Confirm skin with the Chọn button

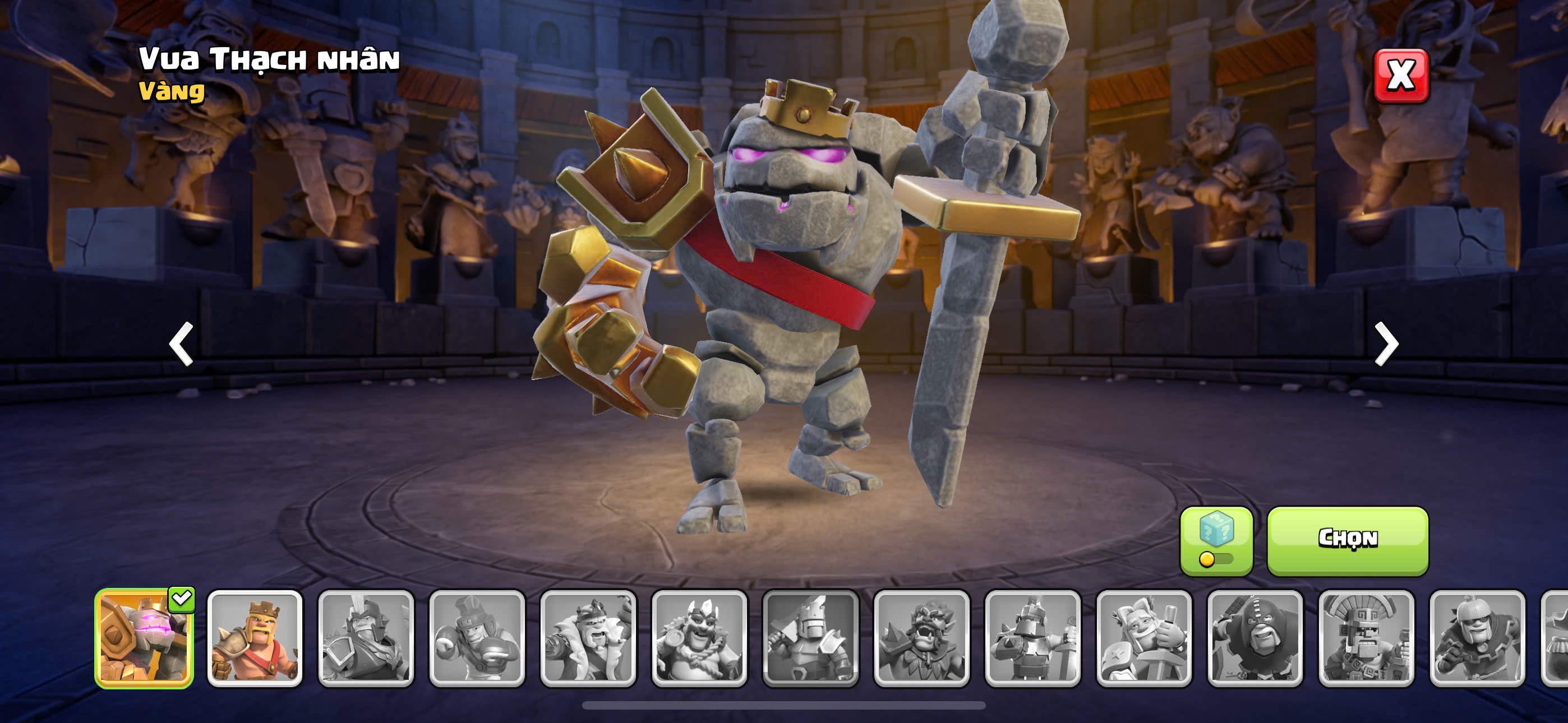pyautogui.click(x=1347, y=540)
